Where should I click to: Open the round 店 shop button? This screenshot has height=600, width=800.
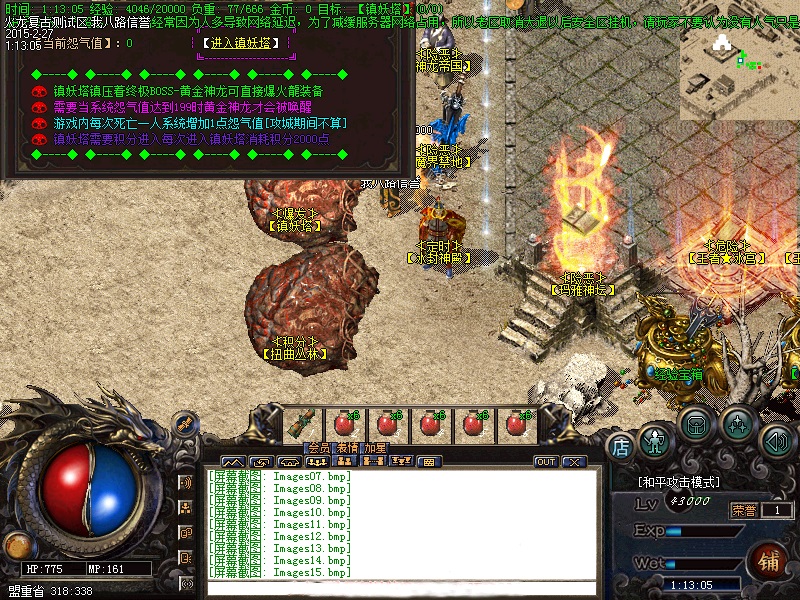point(620,445)
